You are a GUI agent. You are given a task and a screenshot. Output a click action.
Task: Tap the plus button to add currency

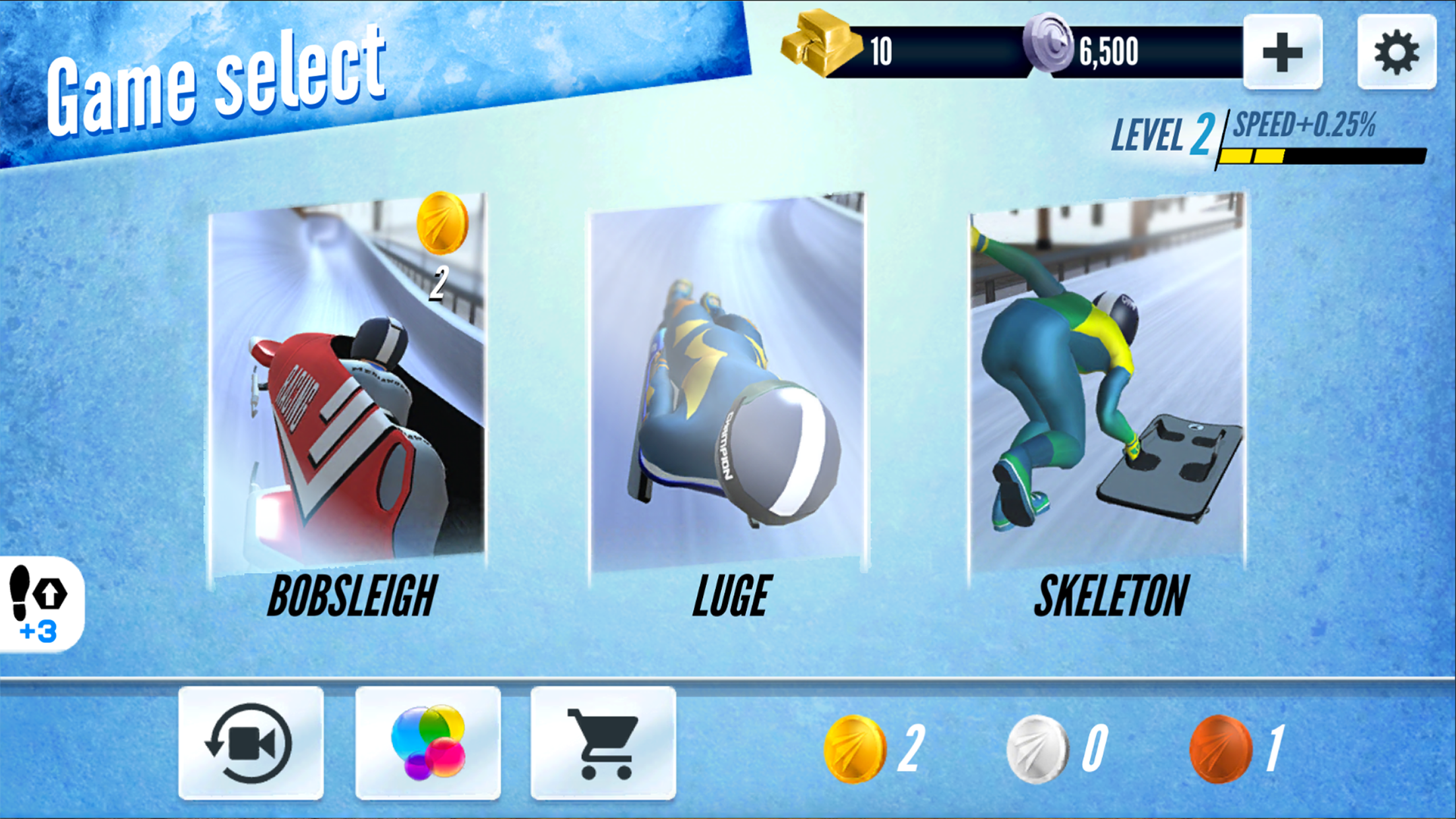coord(1283,52)
